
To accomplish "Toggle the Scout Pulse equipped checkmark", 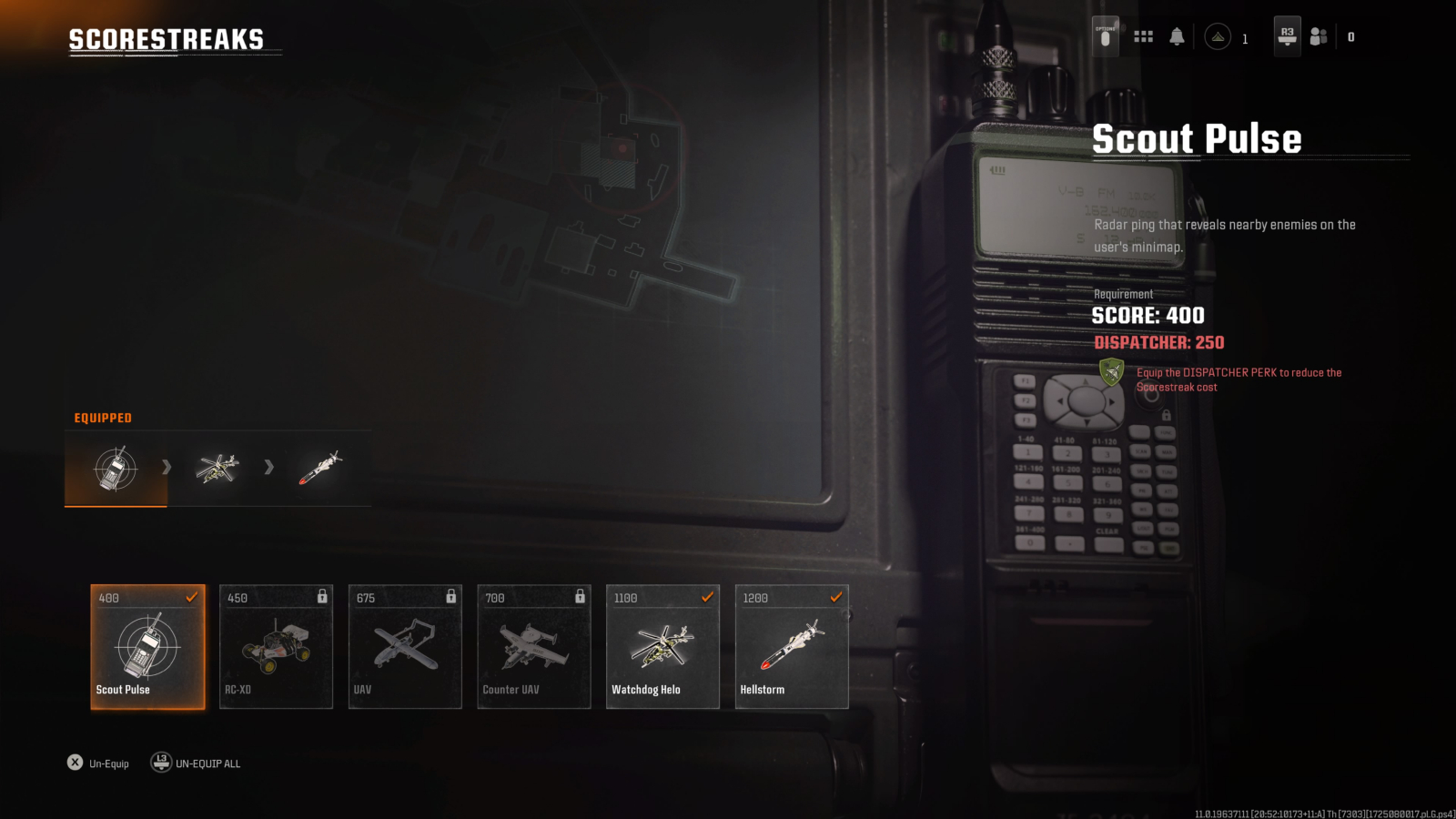I will point(191,598).
